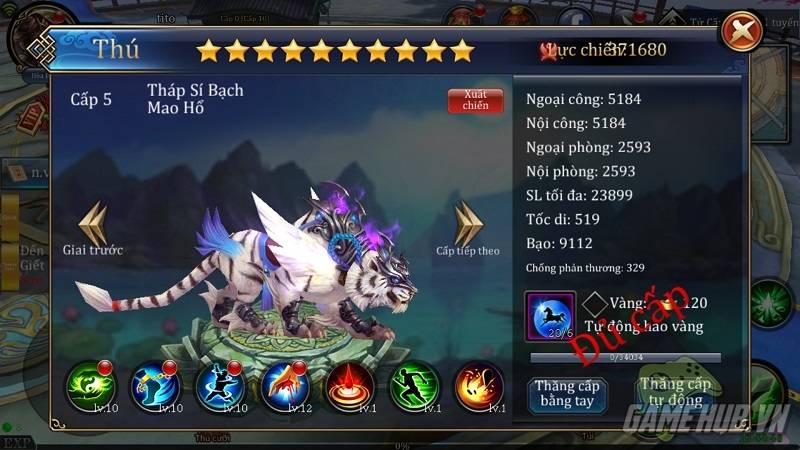Screen dimensions: 800x450
Task: Pick the blue kicking figure skill lv.10
Action: 220,386
